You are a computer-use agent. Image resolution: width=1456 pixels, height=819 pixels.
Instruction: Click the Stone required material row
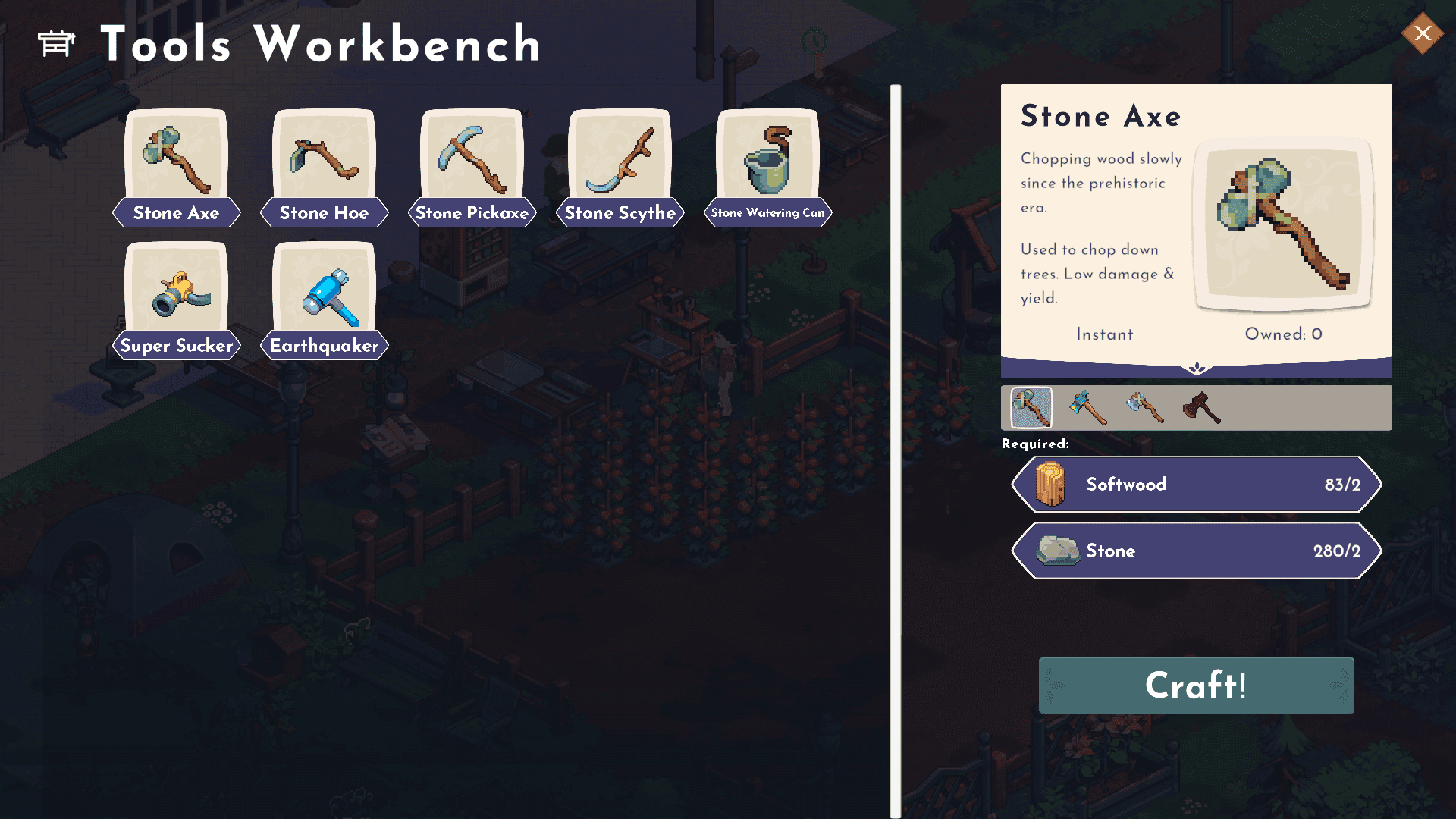click(1196, 551)
